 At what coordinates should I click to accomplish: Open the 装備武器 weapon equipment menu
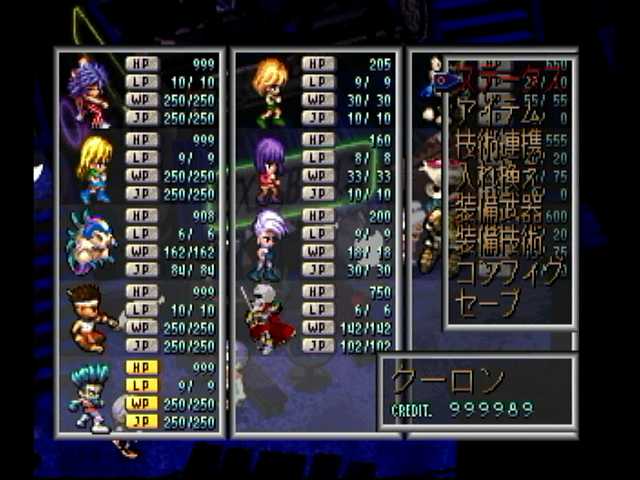(500, 212)
